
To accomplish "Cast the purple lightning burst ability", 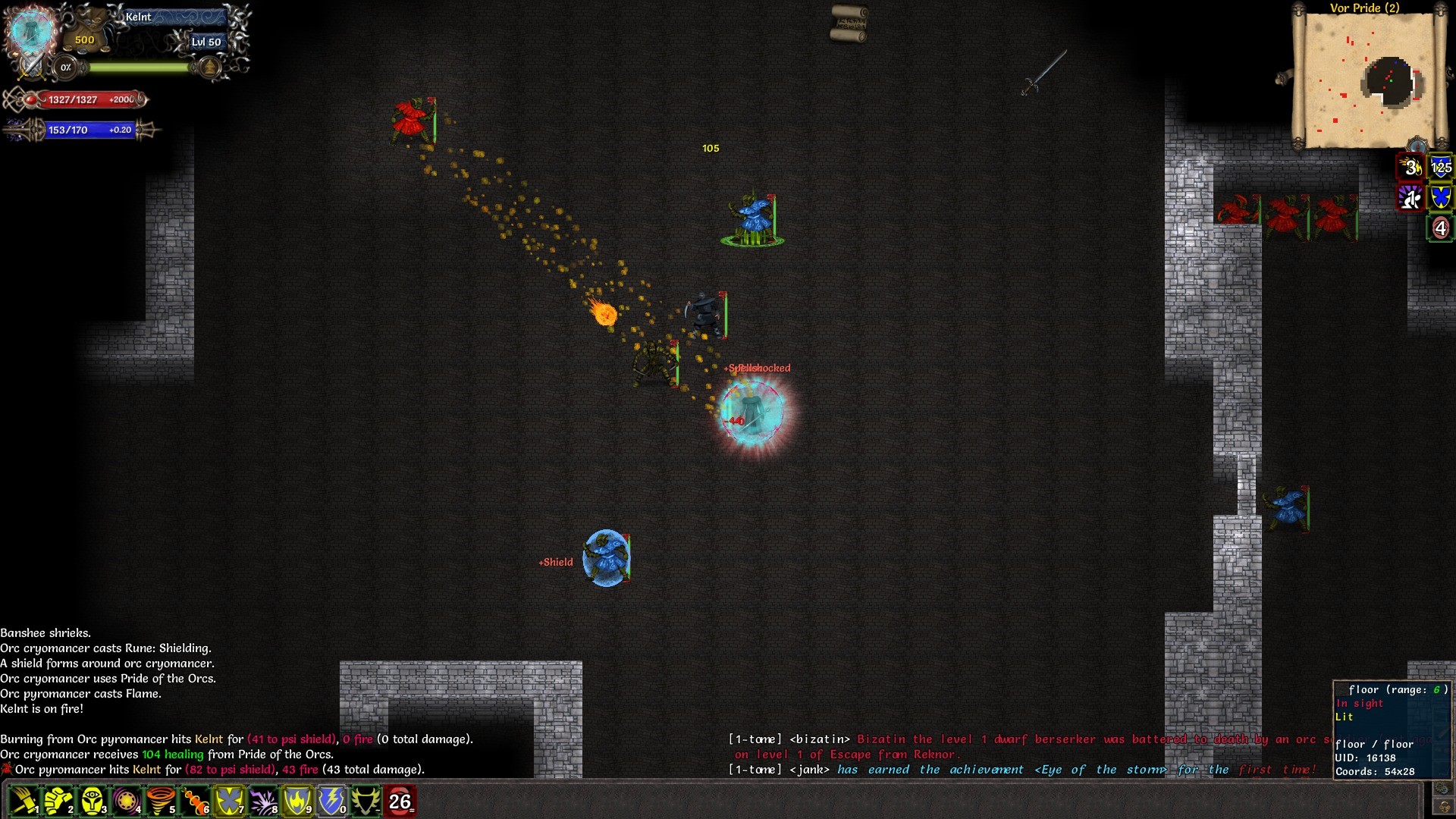I will (263, 801).
